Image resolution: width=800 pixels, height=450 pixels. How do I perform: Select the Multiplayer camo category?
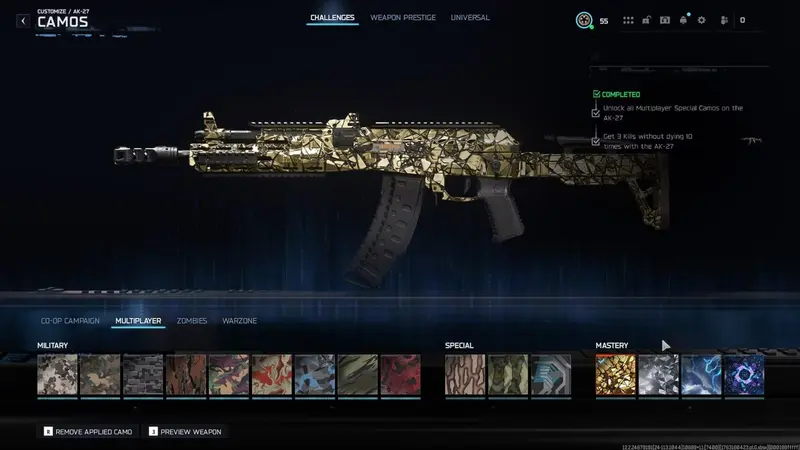tap(138, 321)
